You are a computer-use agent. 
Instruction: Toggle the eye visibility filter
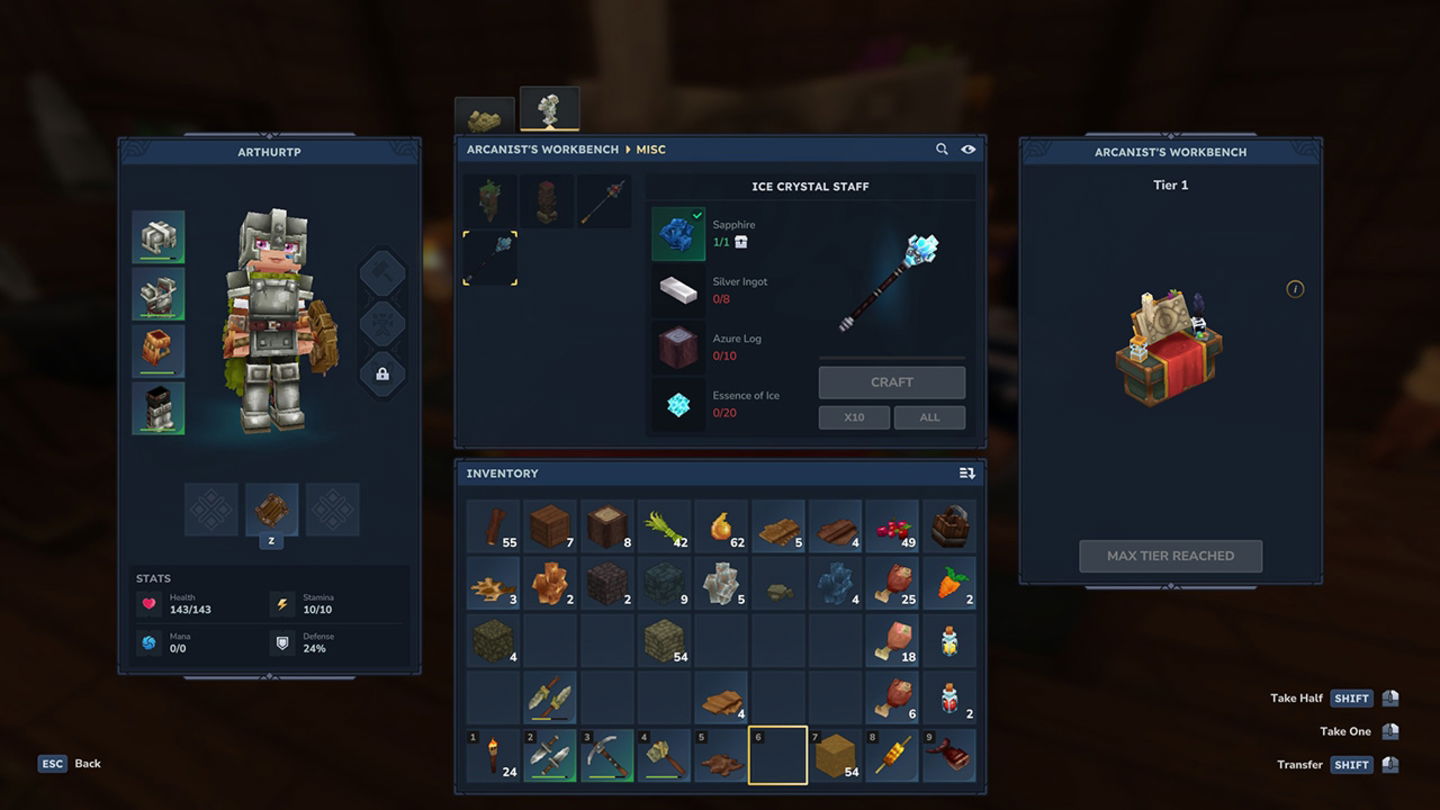968,149
